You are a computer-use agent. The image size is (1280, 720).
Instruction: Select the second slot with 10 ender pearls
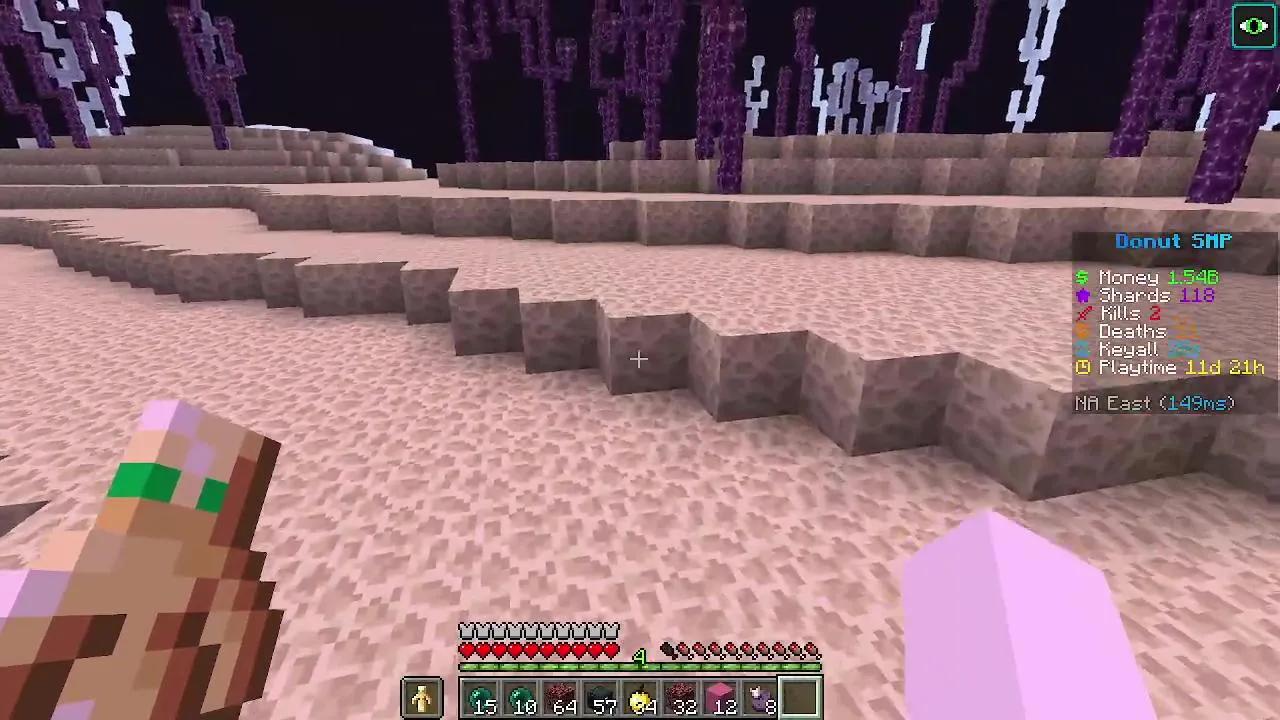523,697
